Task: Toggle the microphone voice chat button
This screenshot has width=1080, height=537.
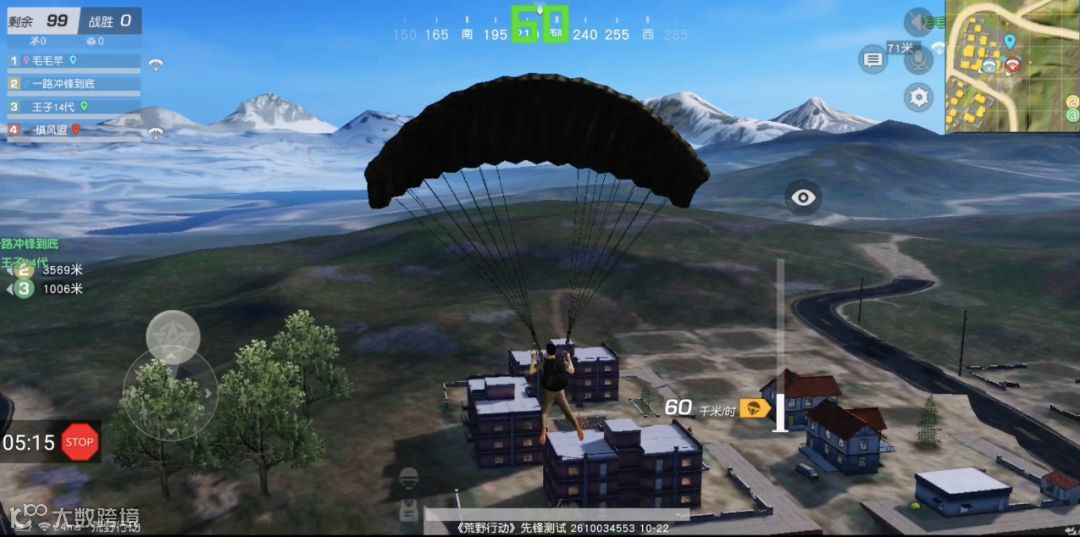Action: (x=918, y=60)
